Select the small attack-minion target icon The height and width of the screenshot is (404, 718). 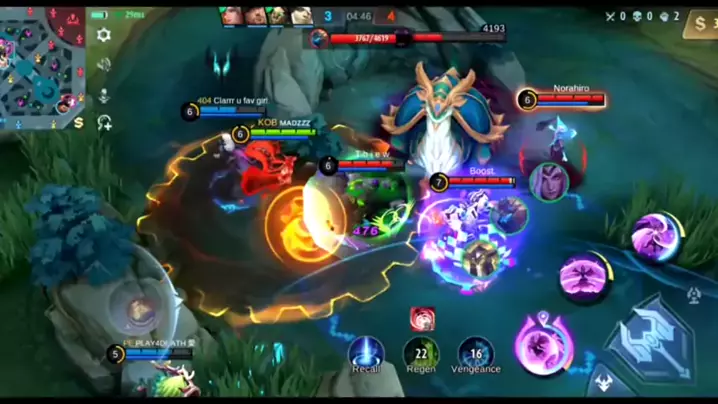(695, 294)
